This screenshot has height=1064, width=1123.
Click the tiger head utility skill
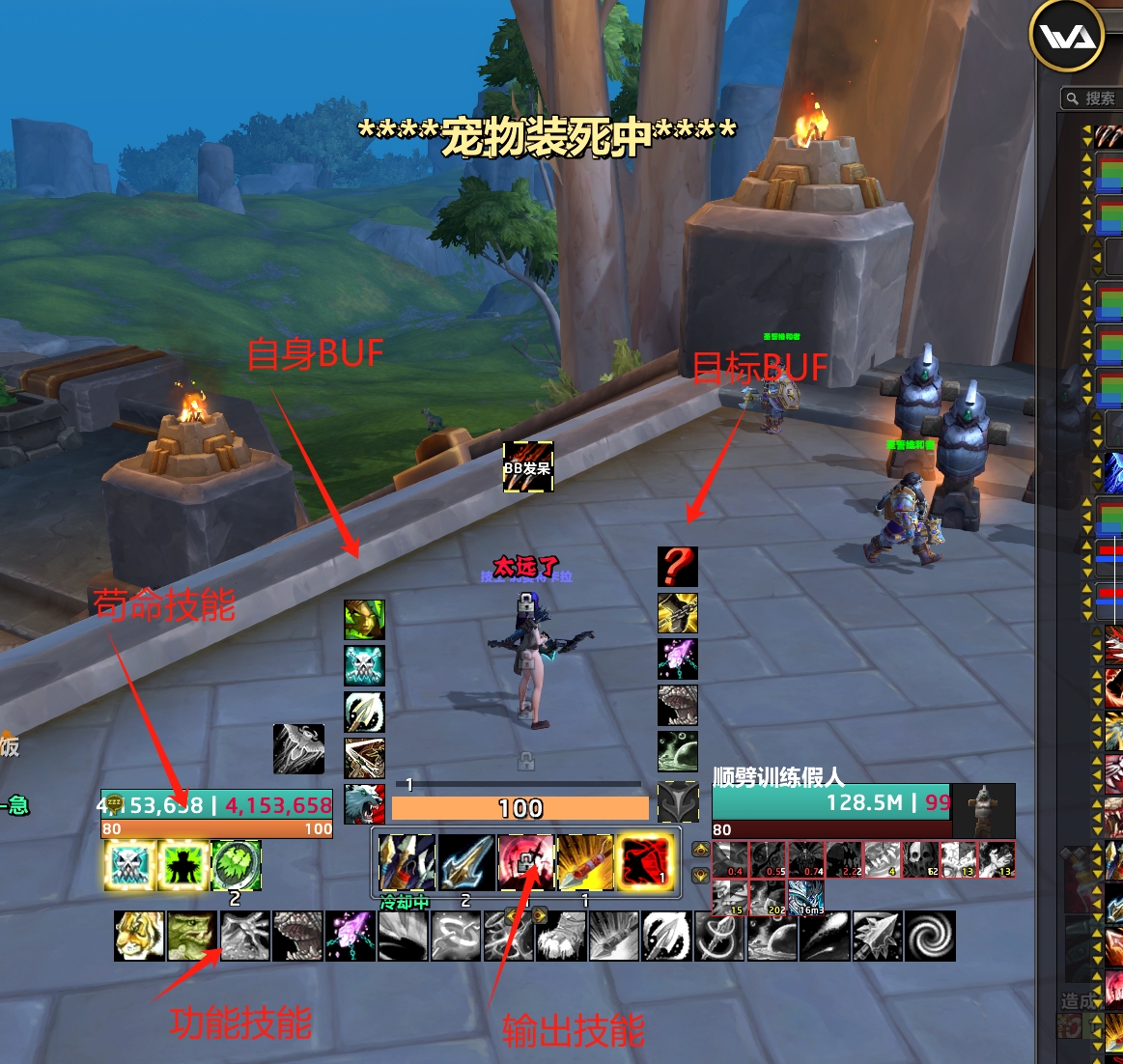point(139,936)
